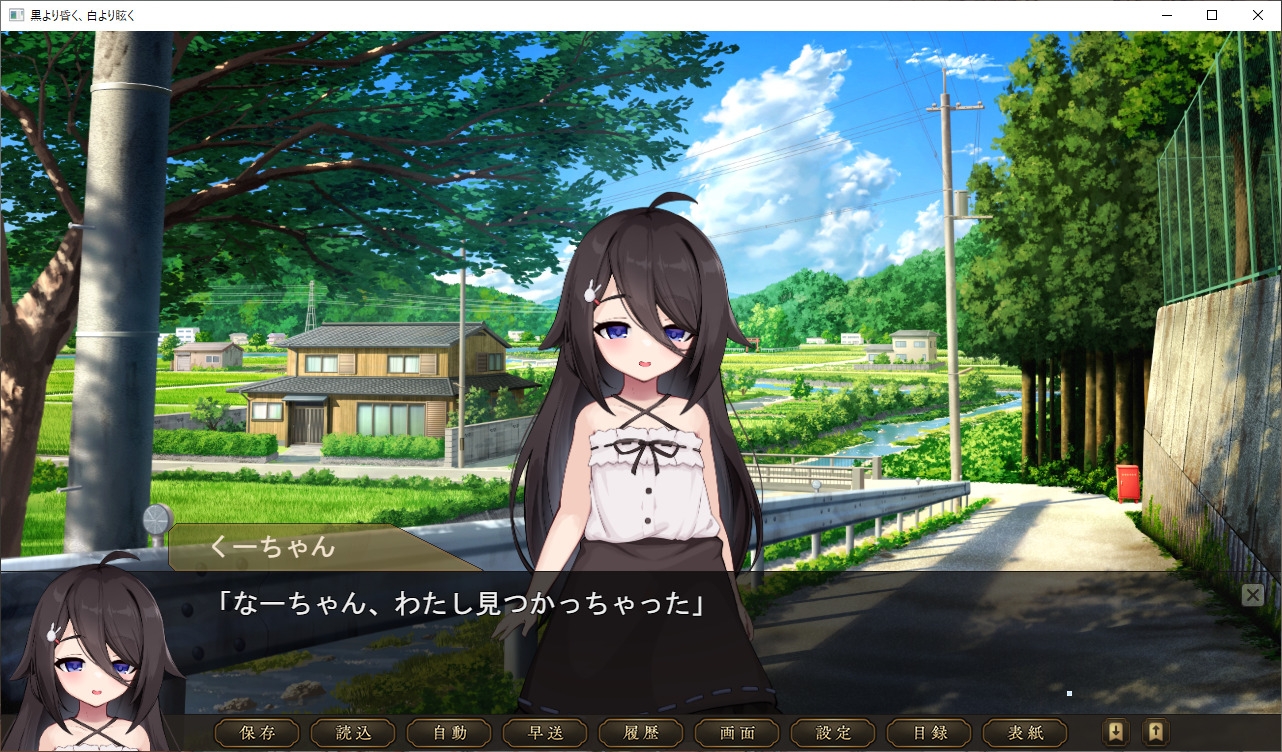Open the 読込 load screen
Viewport: 1282px width, 752px height.
(x=352, y=732)
